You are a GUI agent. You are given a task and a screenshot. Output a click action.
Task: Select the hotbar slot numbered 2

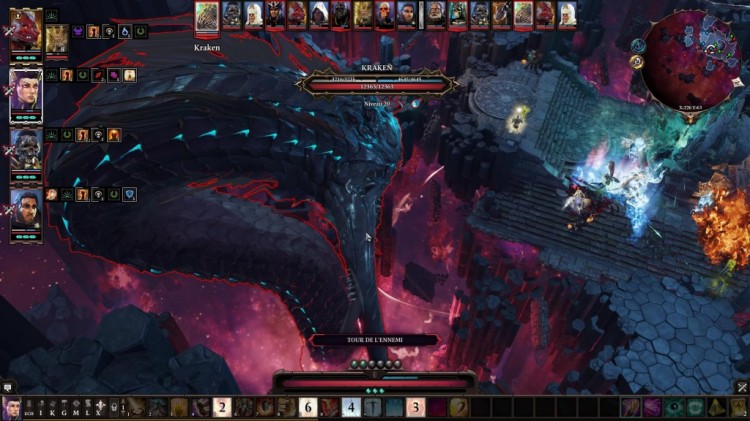click(222, 407)
